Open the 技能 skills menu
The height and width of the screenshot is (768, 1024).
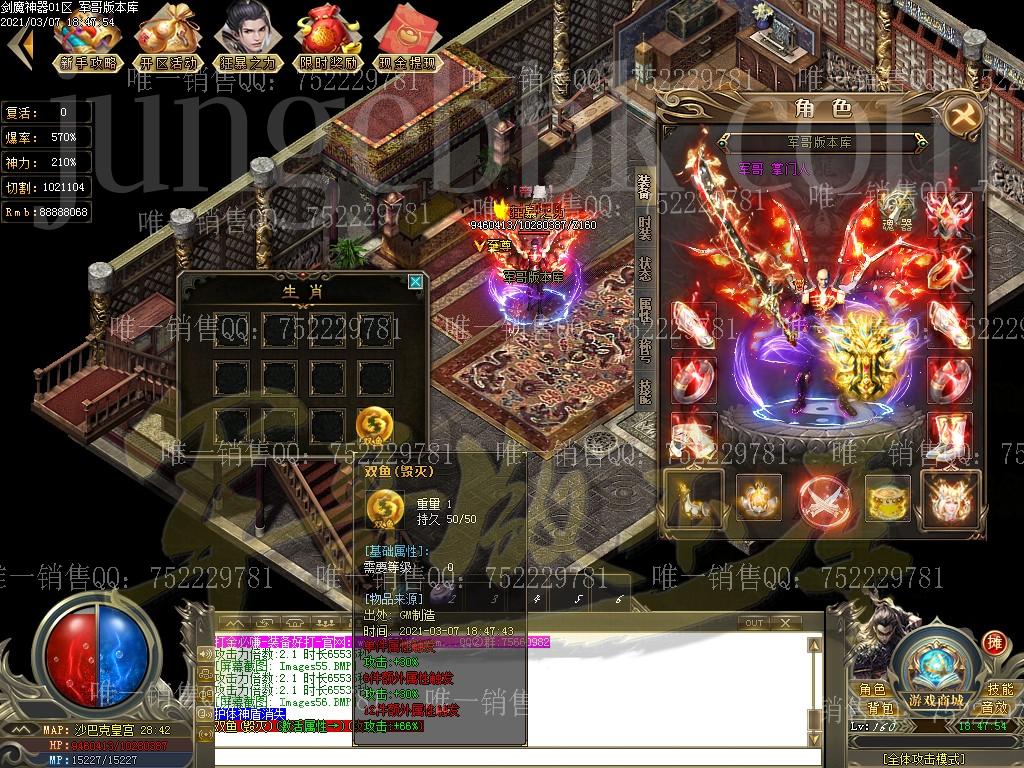1000,689
